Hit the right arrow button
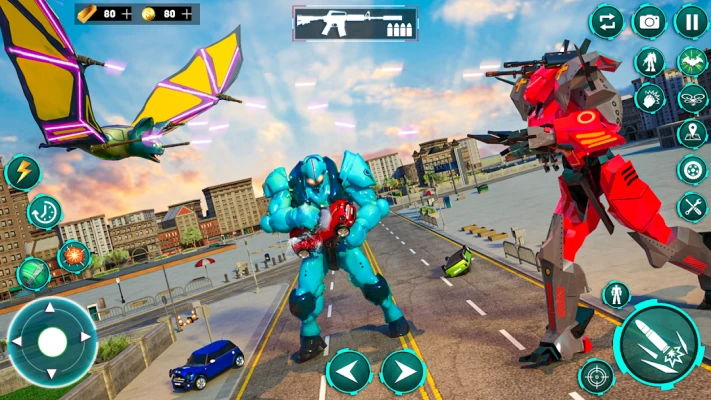The image size is (711, 400). click(403, 372)
